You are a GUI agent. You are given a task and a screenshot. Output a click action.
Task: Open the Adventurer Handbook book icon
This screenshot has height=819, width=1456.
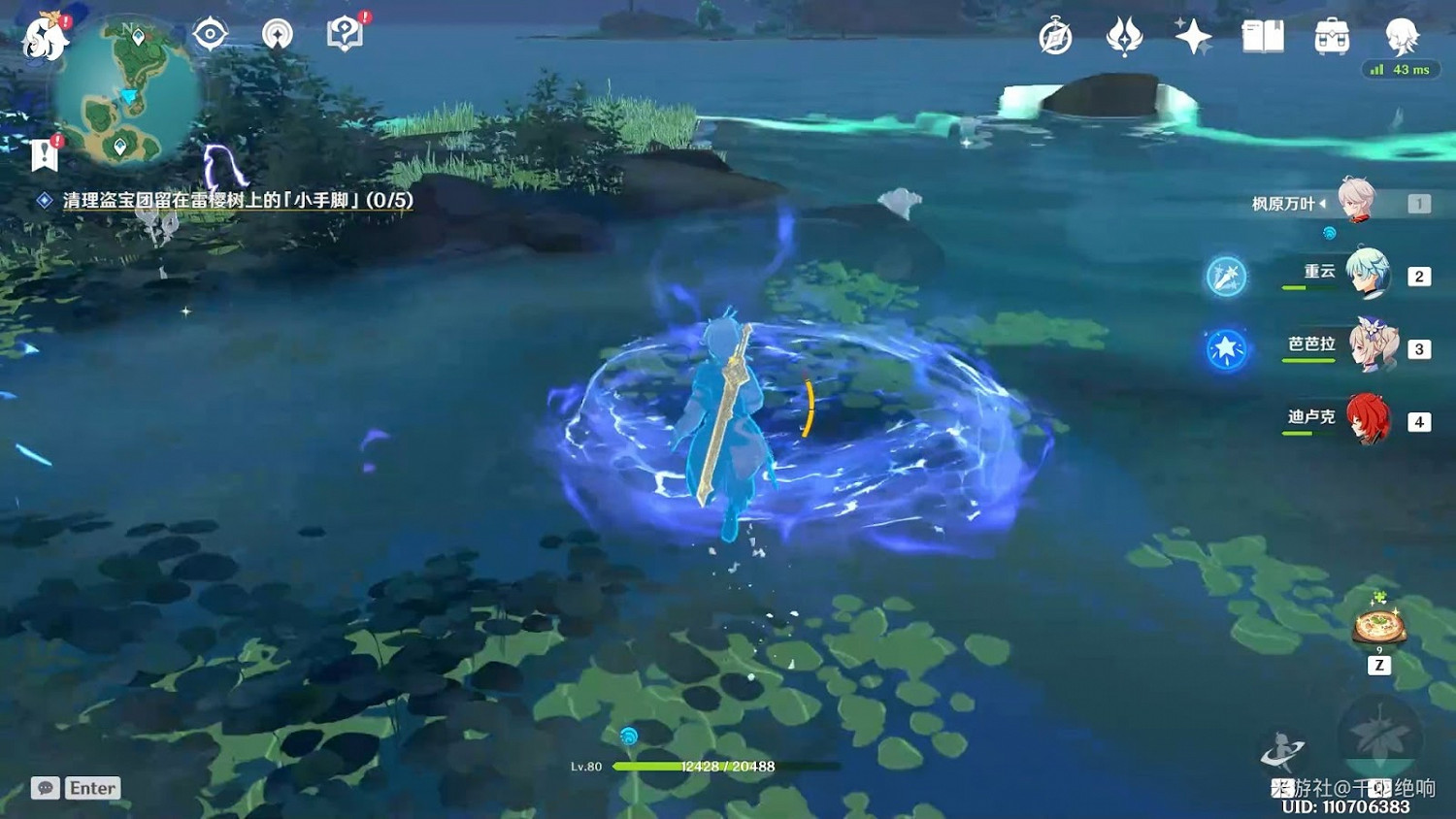1263,36
